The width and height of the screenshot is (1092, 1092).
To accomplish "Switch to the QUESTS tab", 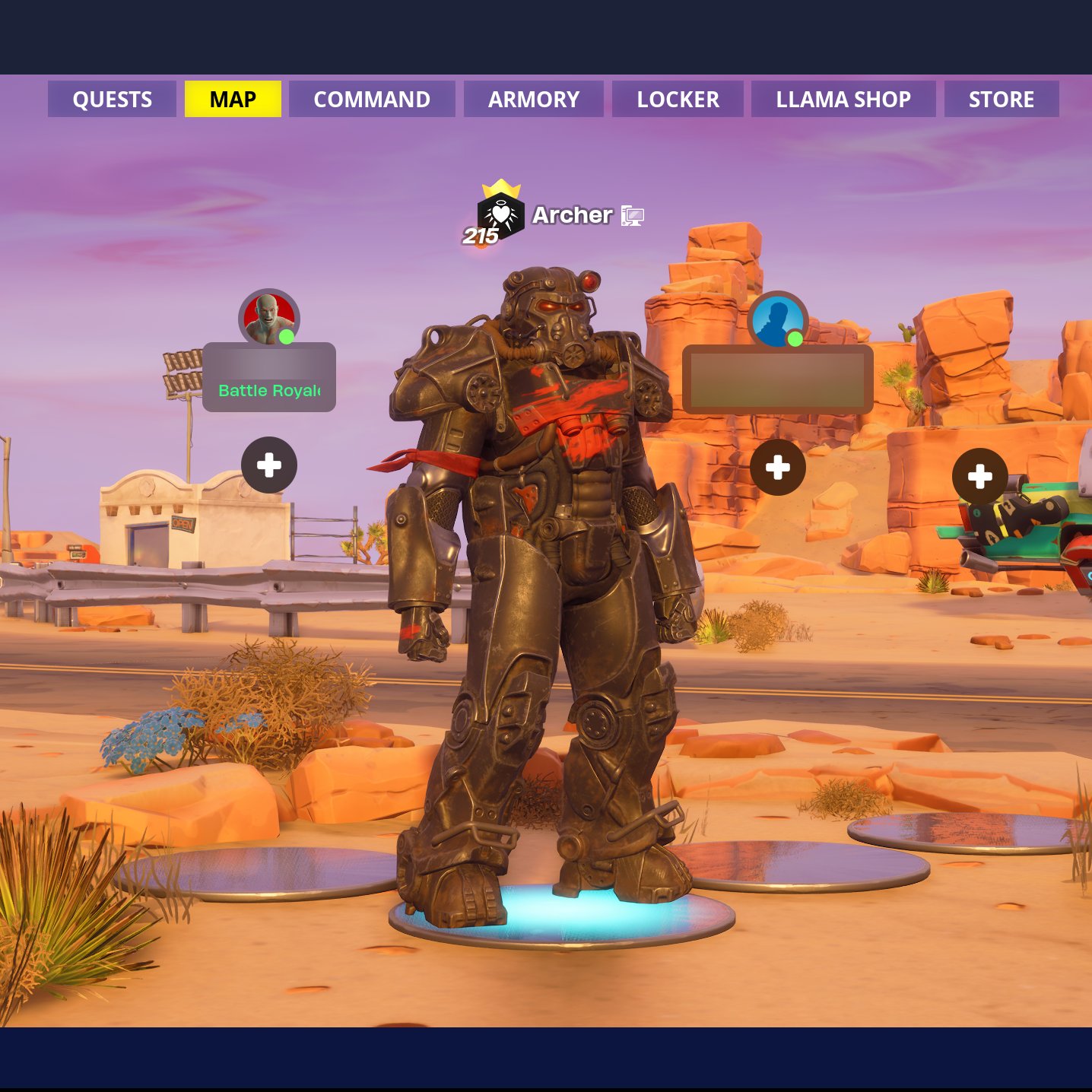I will click(111, 99).
